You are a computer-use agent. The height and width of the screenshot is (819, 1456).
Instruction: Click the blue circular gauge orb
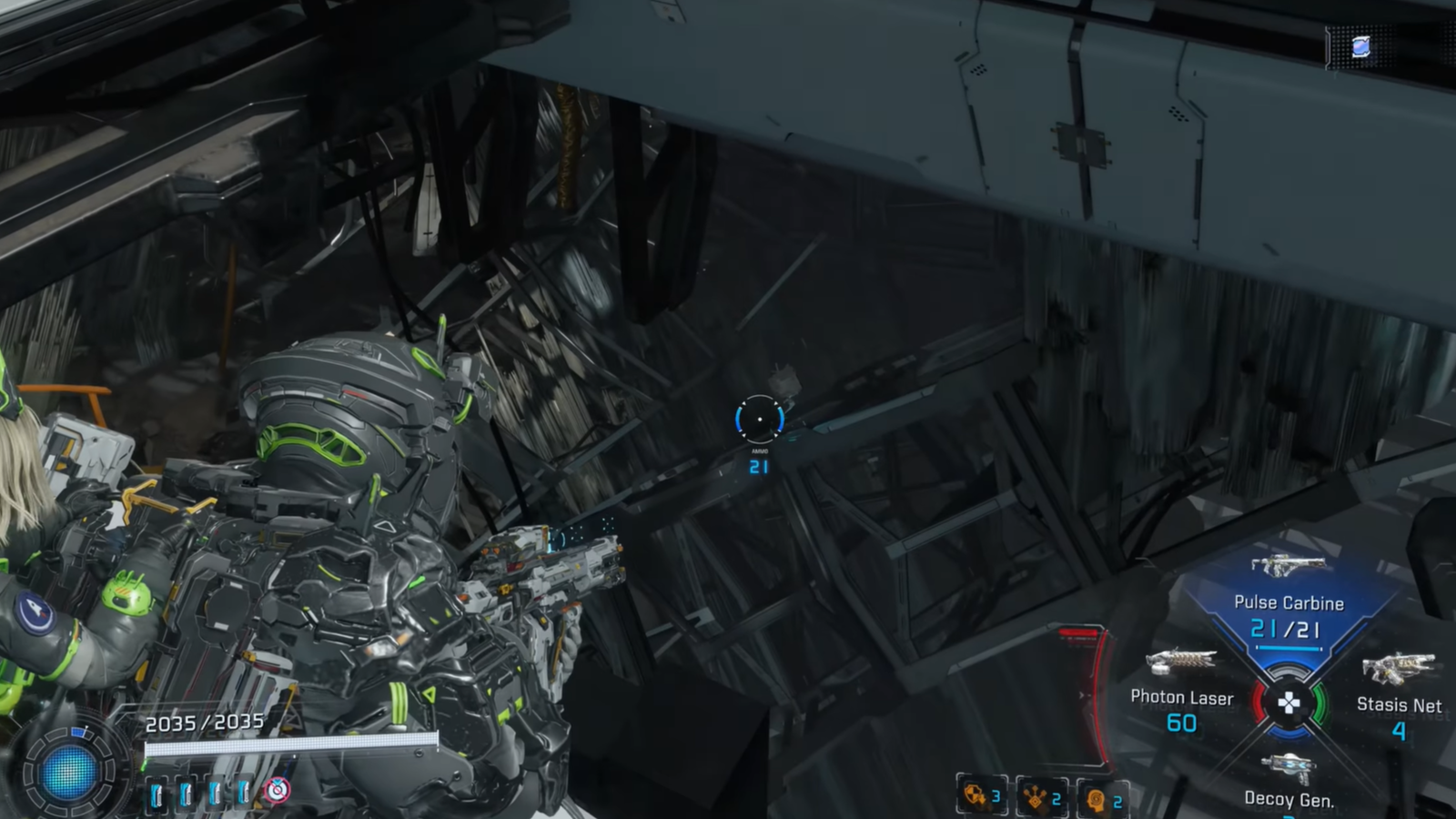(x=69, y=773)
